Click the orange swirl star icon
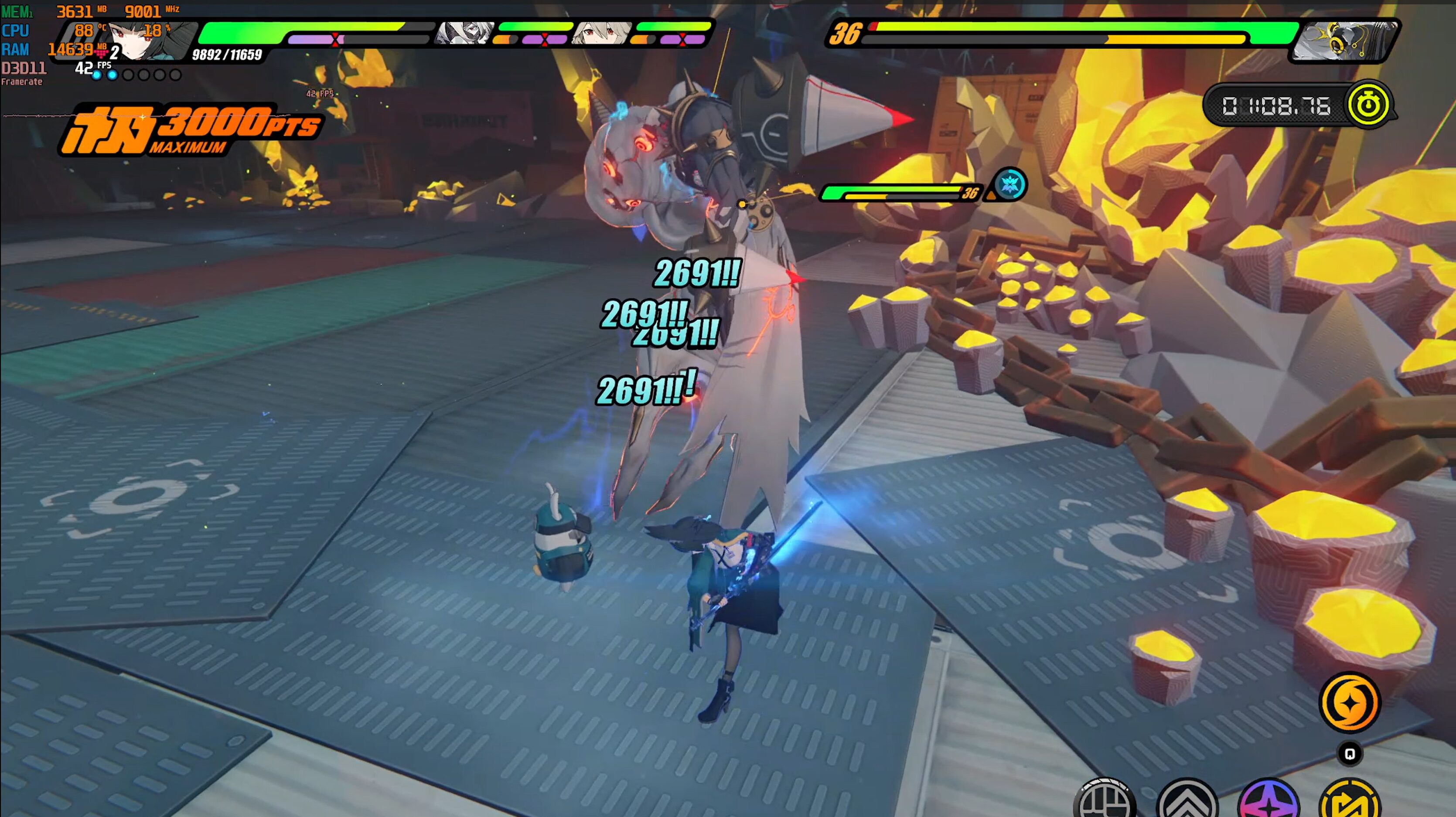Image resolution: width=1456 pixels, height=817 pixels. (1349, 702)
